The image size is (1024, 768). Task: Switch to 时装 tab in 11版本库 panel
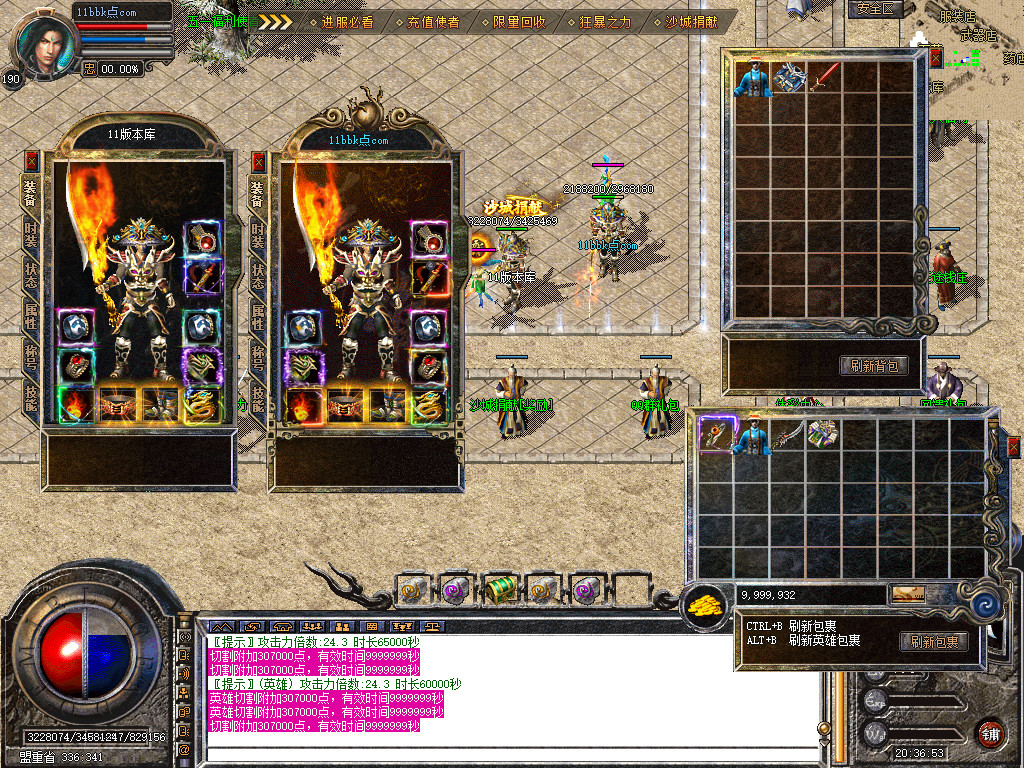coord(32,233)
